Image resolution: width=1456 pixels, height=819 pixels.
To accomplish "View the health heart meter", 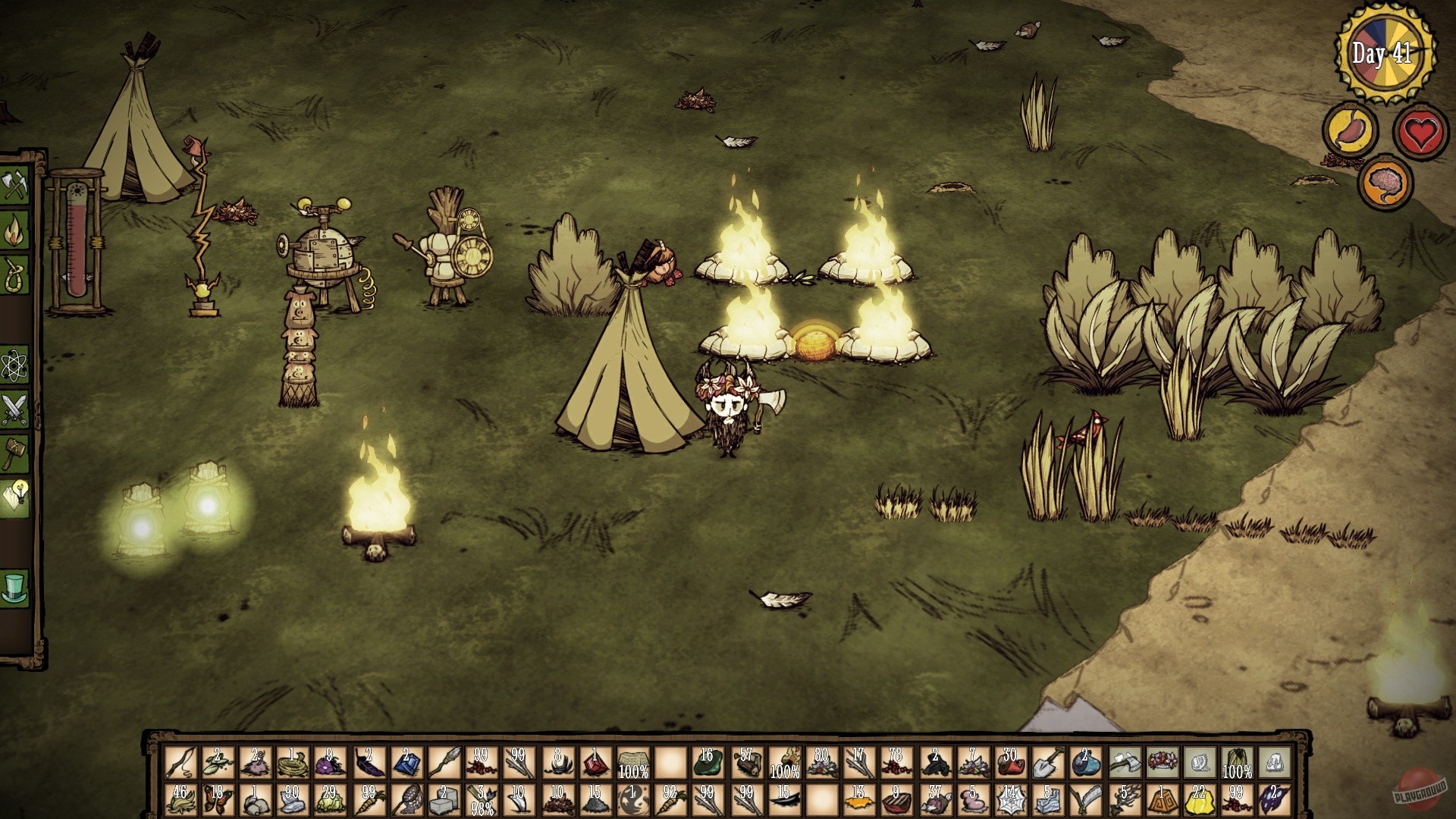I will pos(1417,130).
